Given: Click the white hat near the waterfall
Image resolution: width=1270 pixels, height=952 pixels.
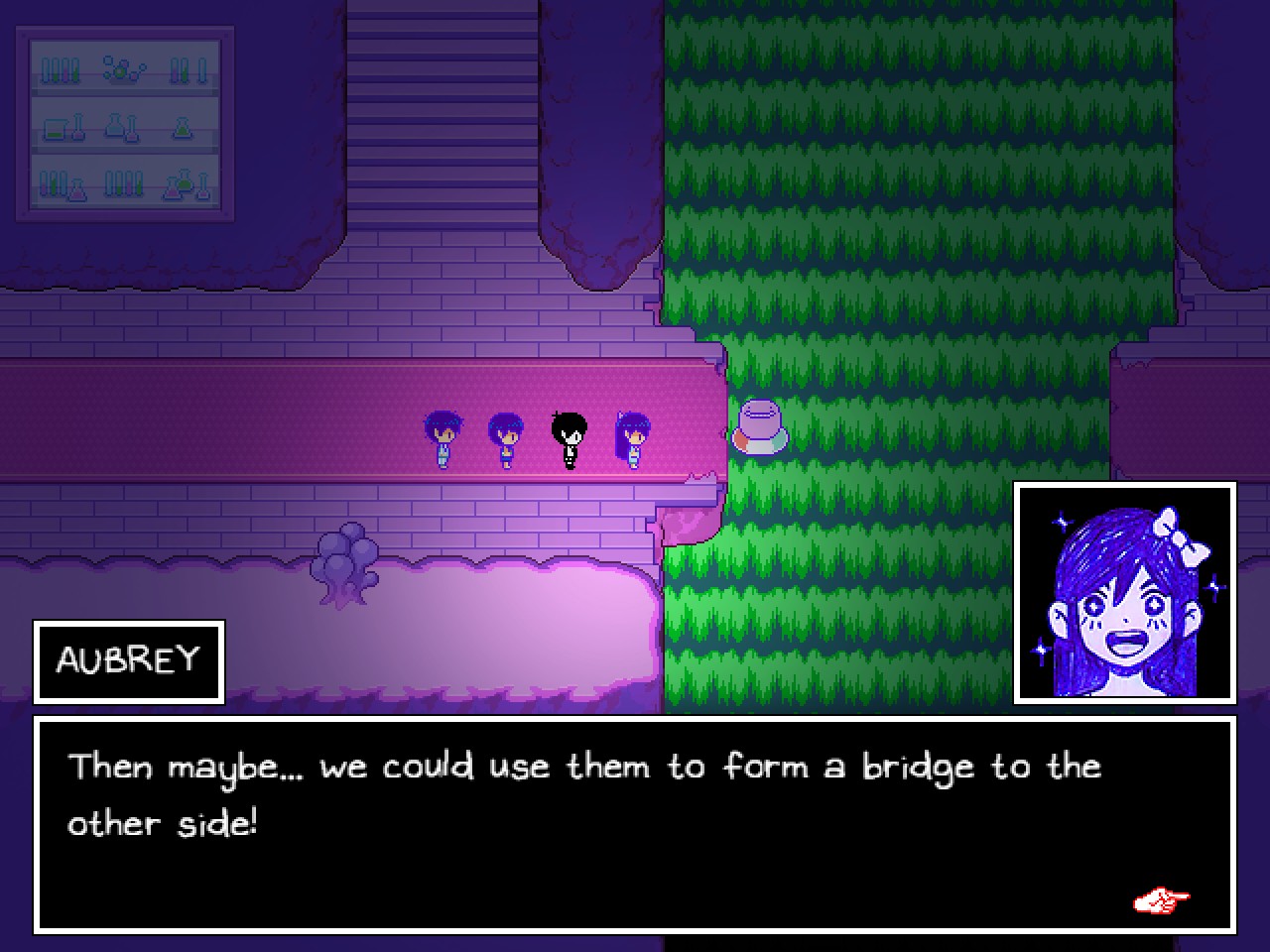Looking at the screenshot, I should pos(759,426).
